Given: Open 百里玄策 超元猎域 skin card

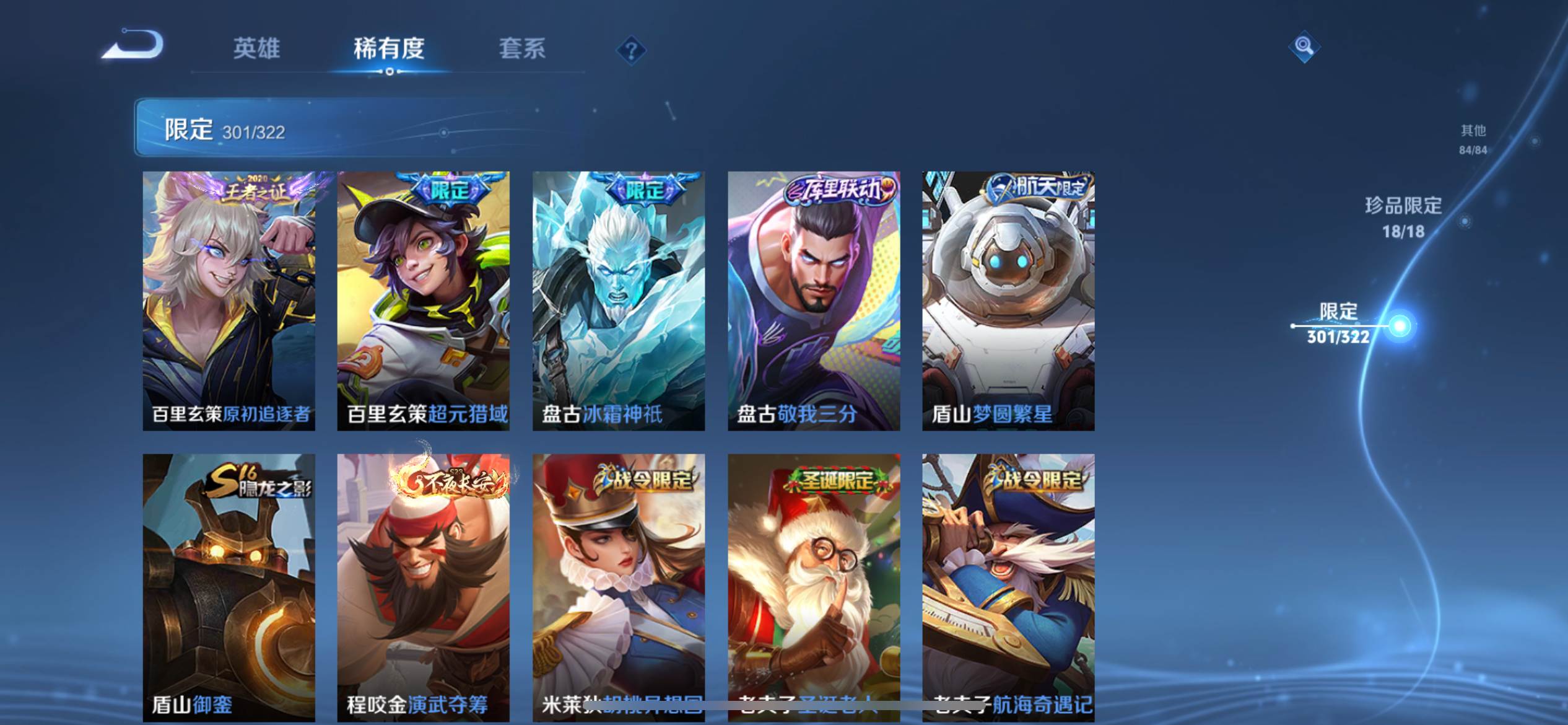Looking at the screenshot, I should point(423,301).
